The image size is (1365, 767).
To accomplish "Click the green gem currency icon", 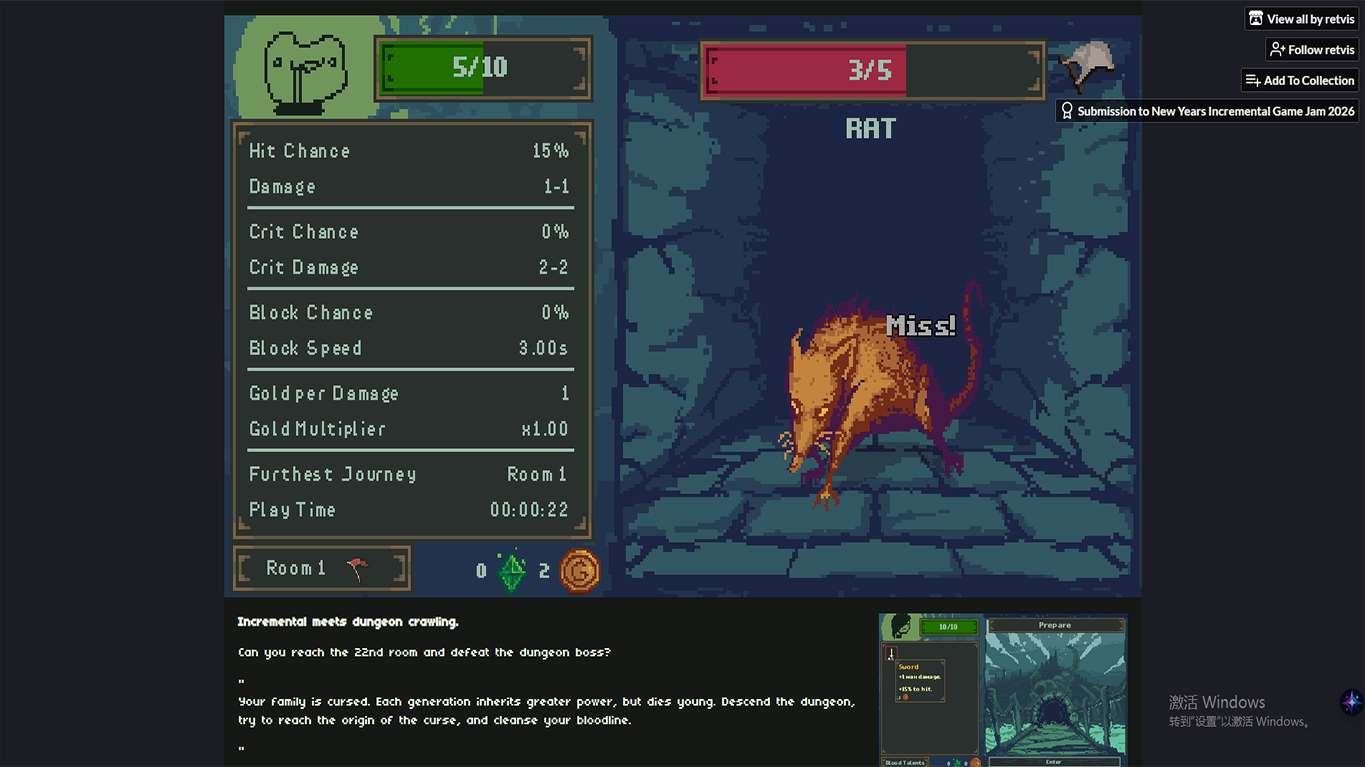I will tap(512, 571).
